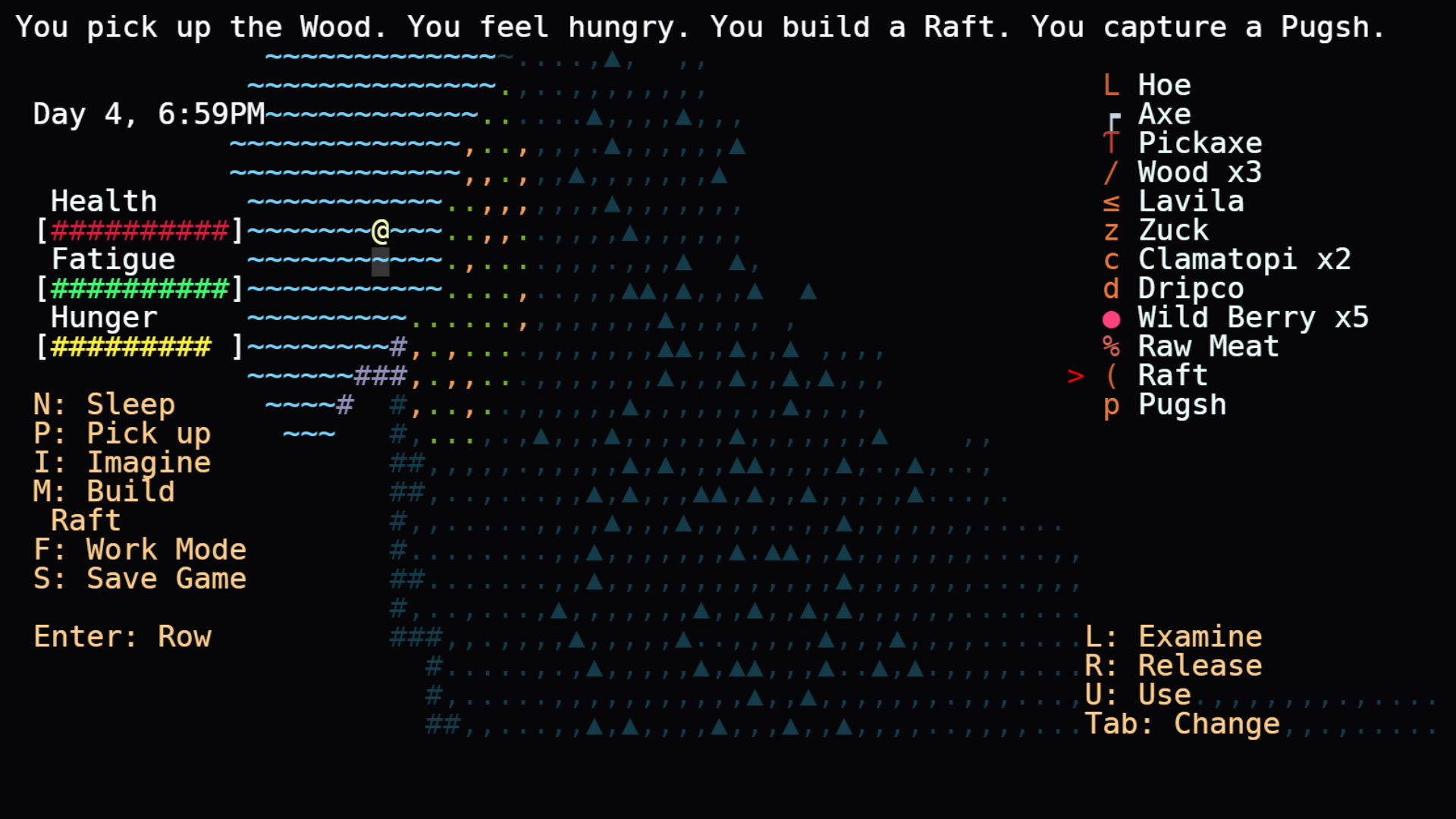Image resolution: width=1456 pixels, height=819 pixels.
Task: Select the Clamatopi x2 entry
Action: pyautogui.click(x=1244, y=259)
